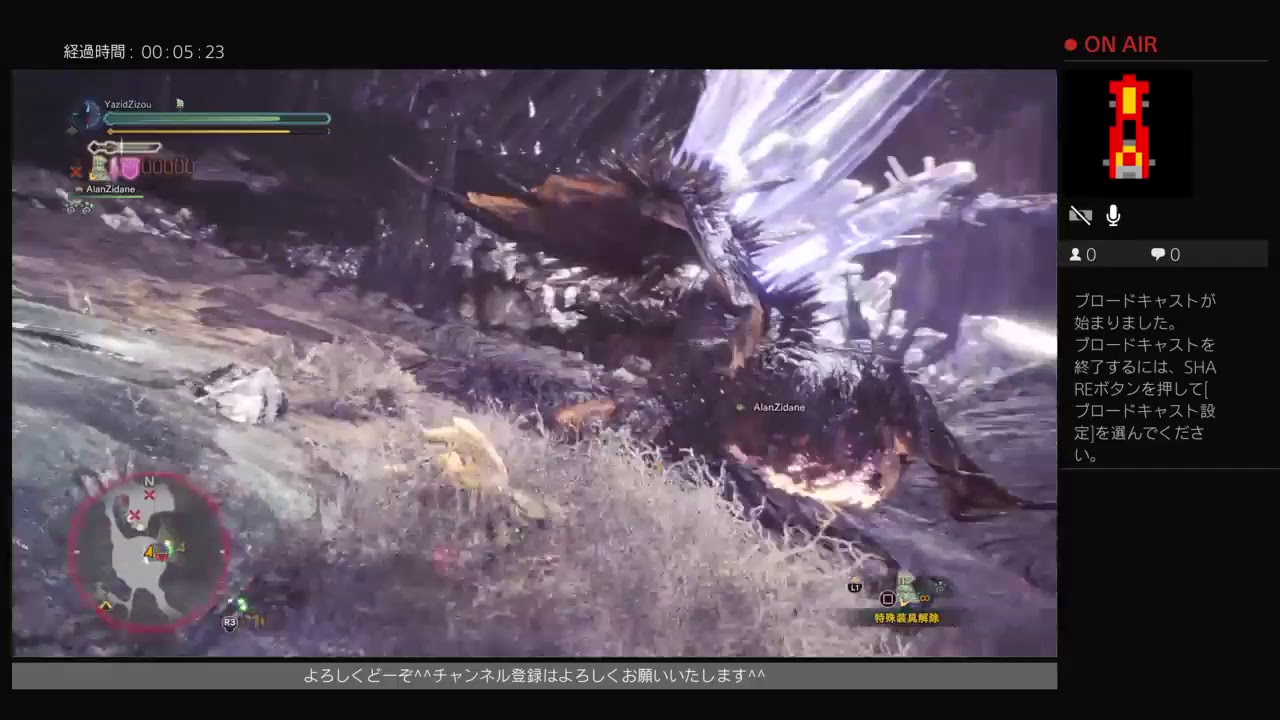Select the microphone icon
Screen dimensions: 1280x720
(1113, 215)
